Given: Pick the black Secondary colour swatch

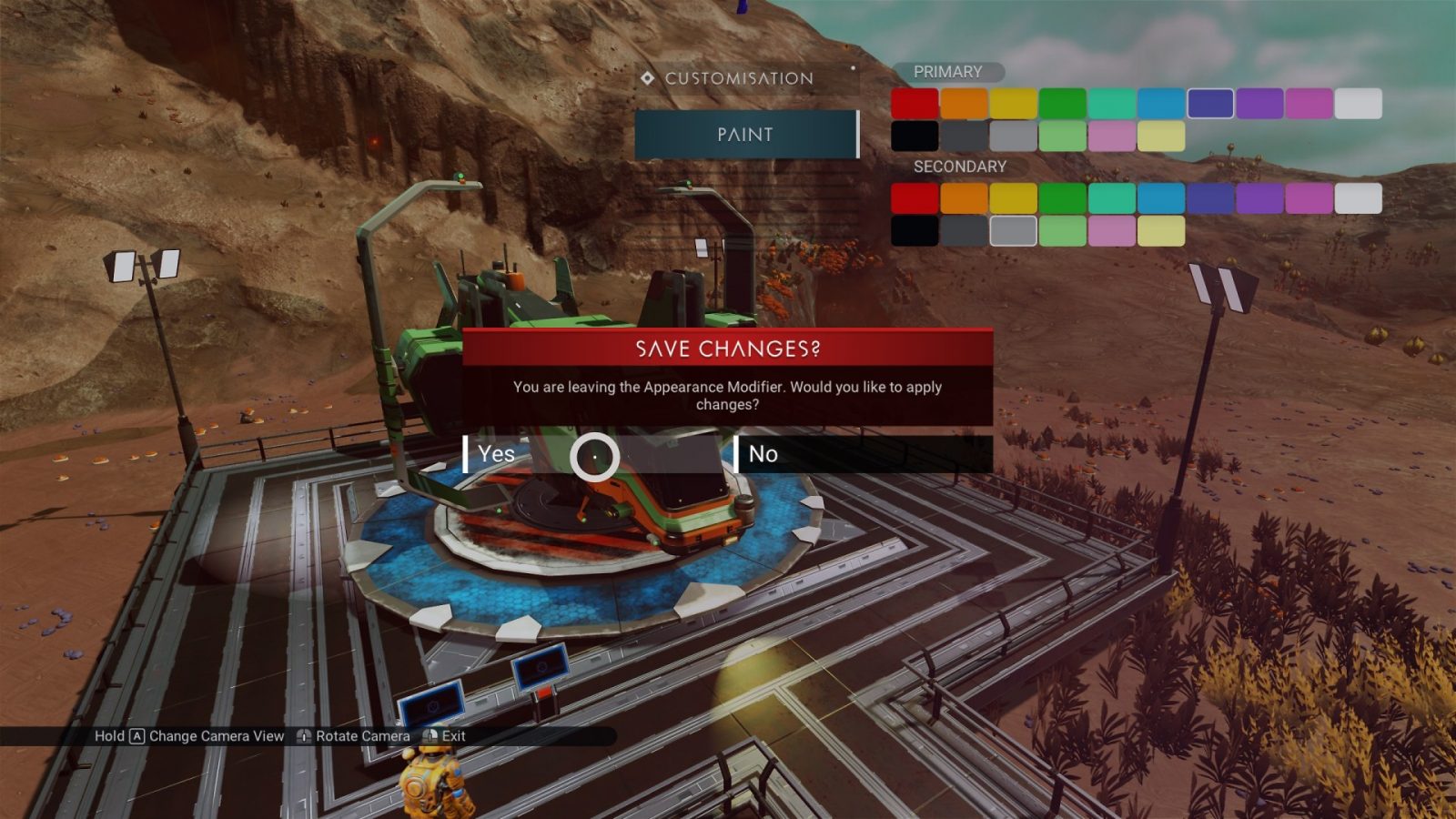Looking at the screenshot, I should (915, 231).
